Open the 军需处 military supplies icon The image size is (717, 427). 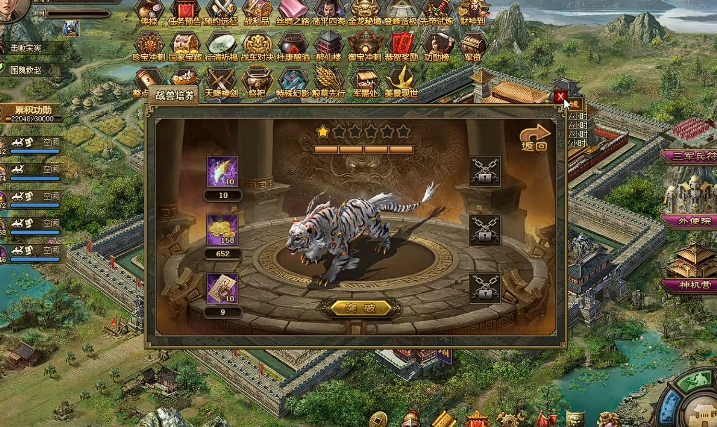coord(367,82)
